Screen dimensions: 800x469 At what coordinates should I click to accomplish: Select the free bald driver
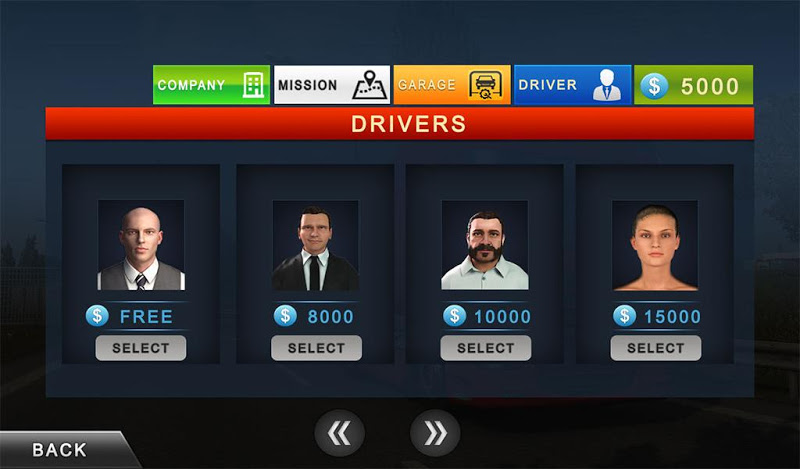141,348
